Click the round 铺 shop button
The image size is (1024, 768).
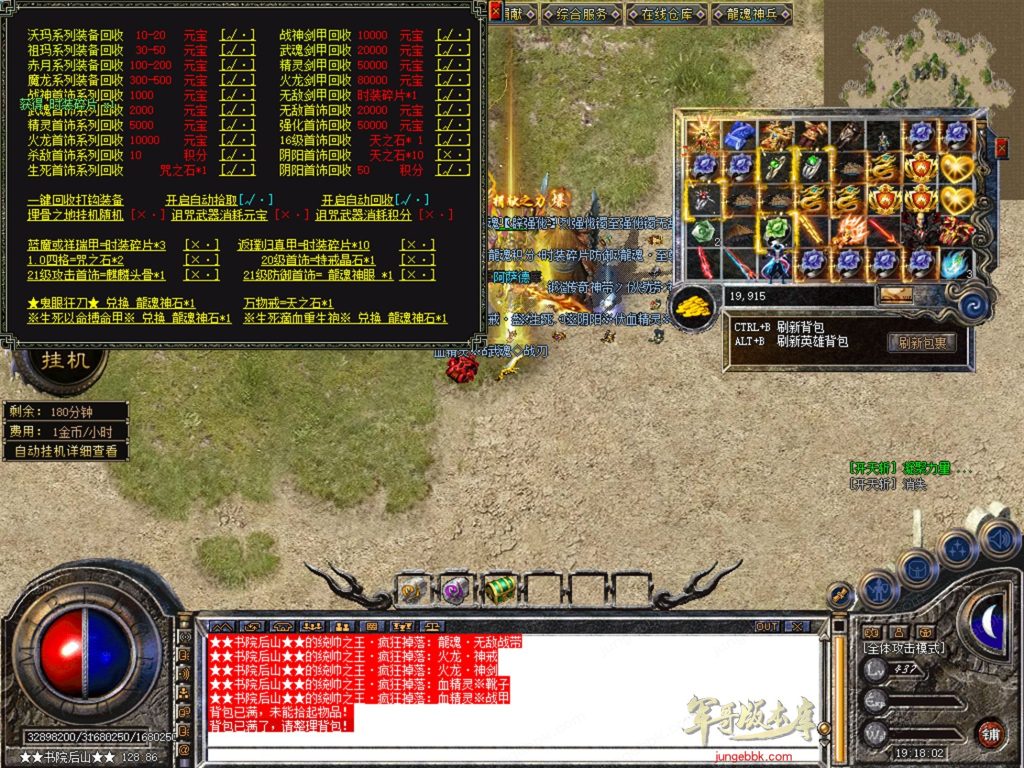point(989,734)
